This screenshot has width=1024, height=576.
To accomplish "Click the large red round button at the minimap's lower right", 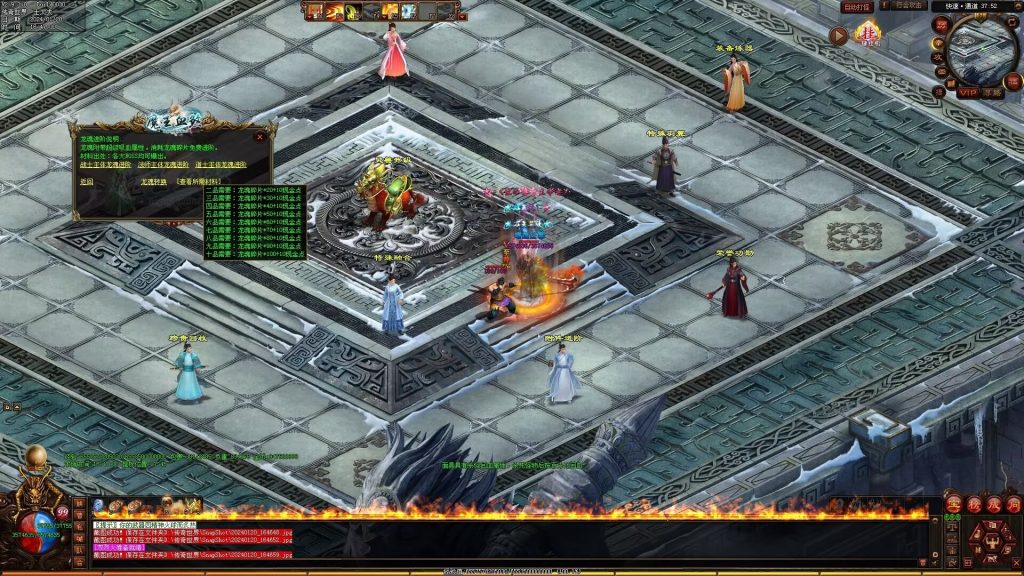I will click(x=1012, y=84).
